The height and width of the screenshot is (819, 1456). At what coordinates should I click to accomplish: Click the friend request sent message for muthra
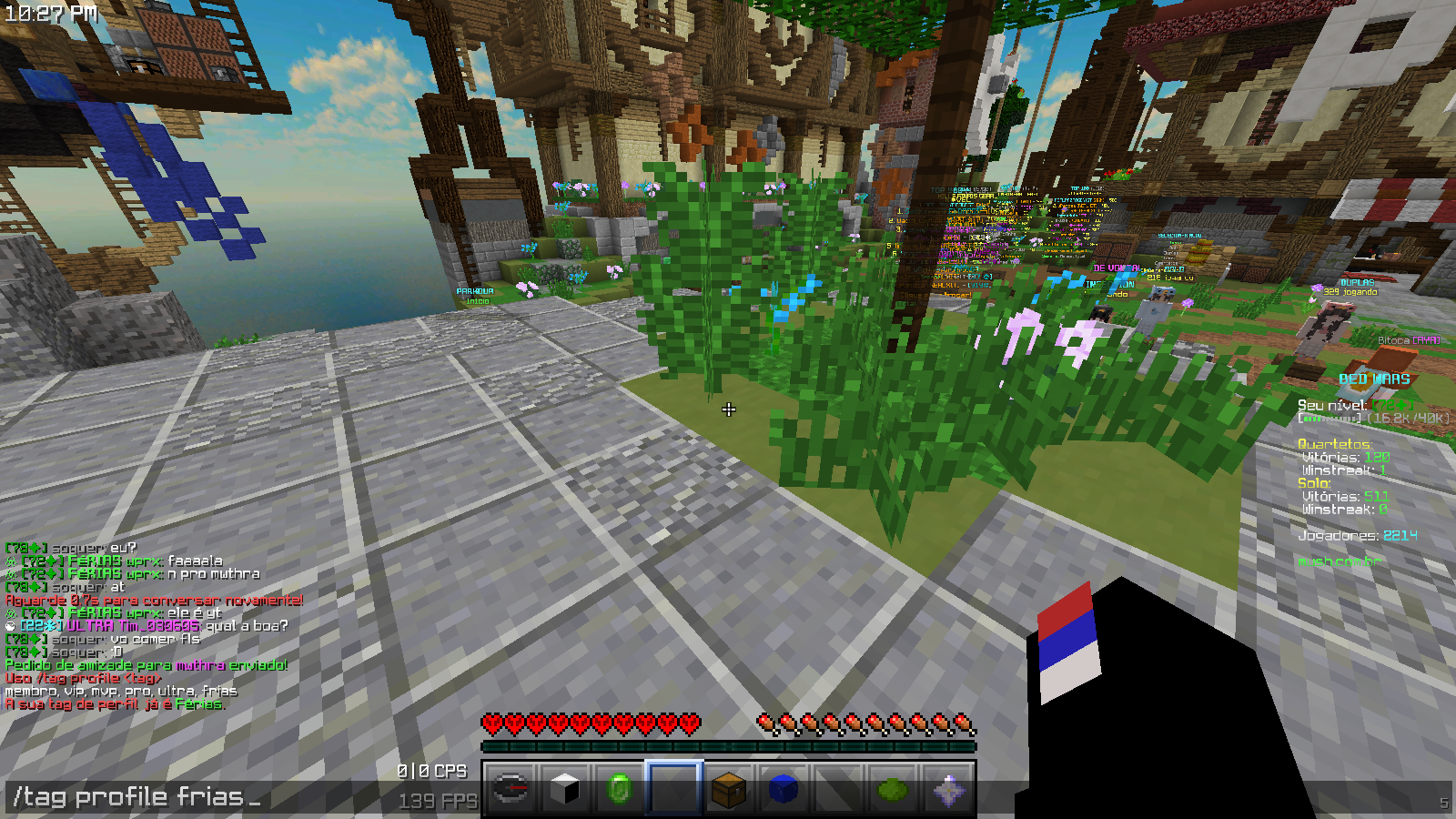(x=146, y=665)
